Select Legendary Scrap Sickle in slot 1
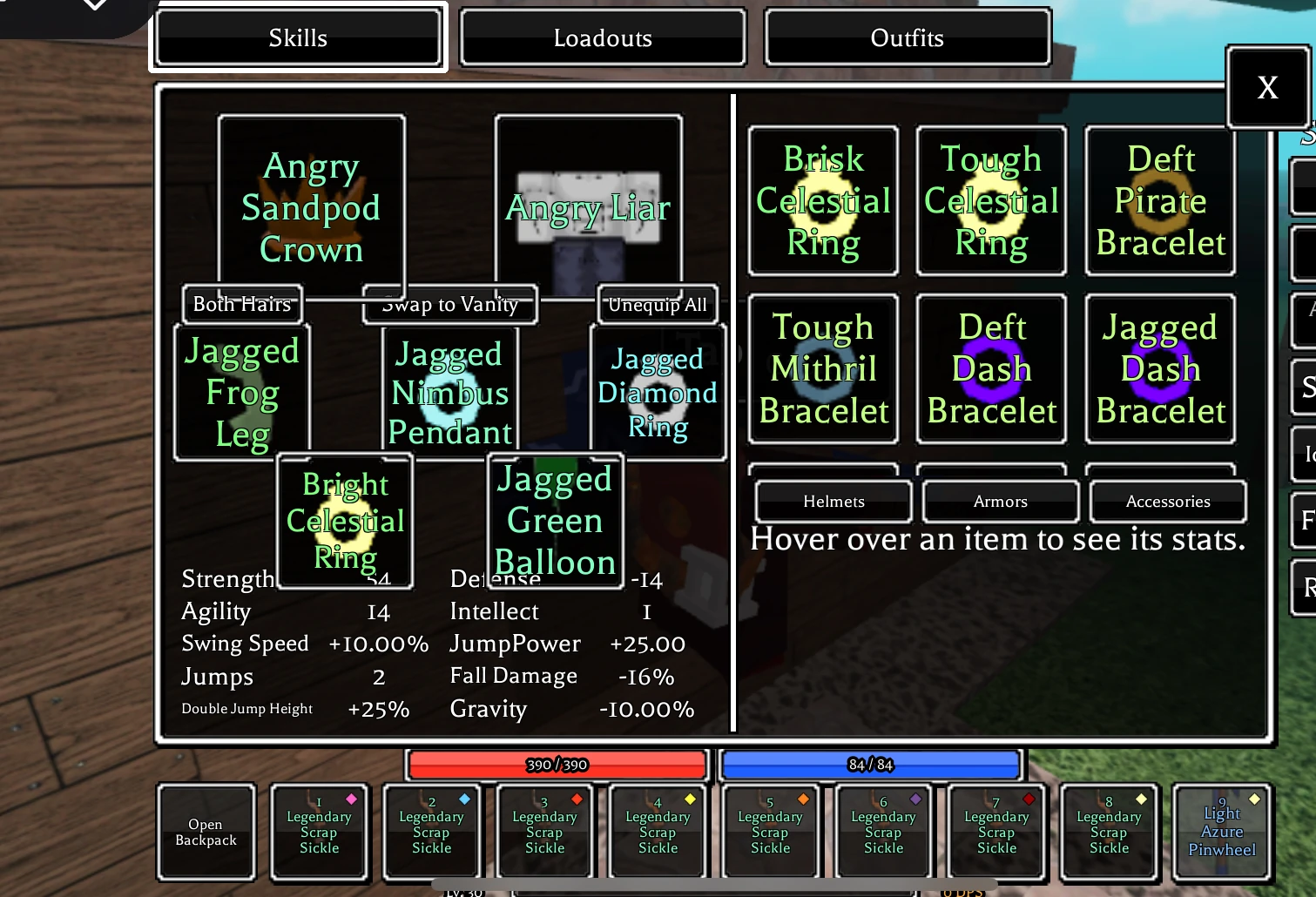The height and width of the screenshot is (897, 1316). [319, 832]
